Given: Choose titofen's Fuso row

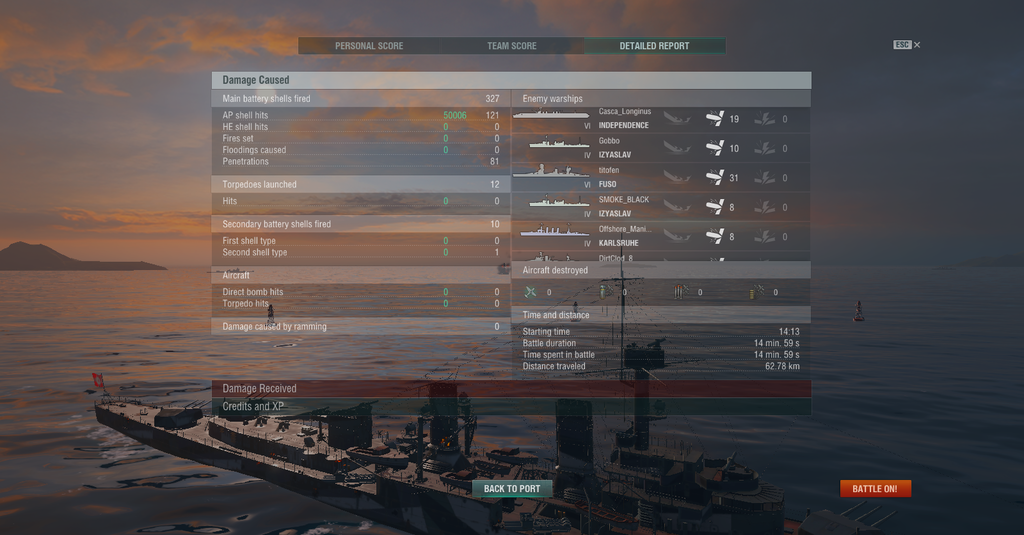Looking at the screenshot, I should click(x=660, y=177).
